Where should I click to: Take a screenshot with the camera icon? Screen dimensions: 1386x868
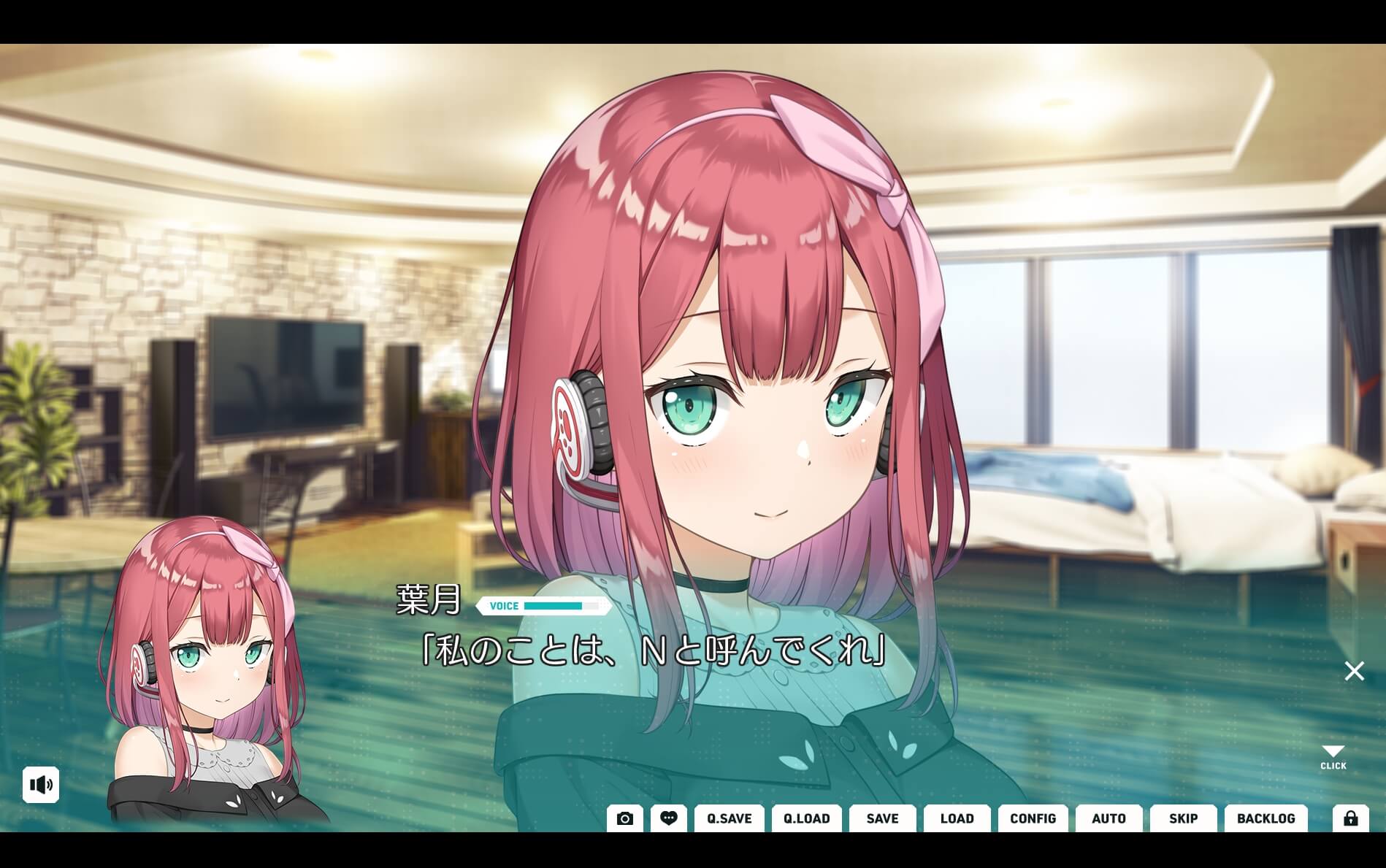click(x=624, y=818)
